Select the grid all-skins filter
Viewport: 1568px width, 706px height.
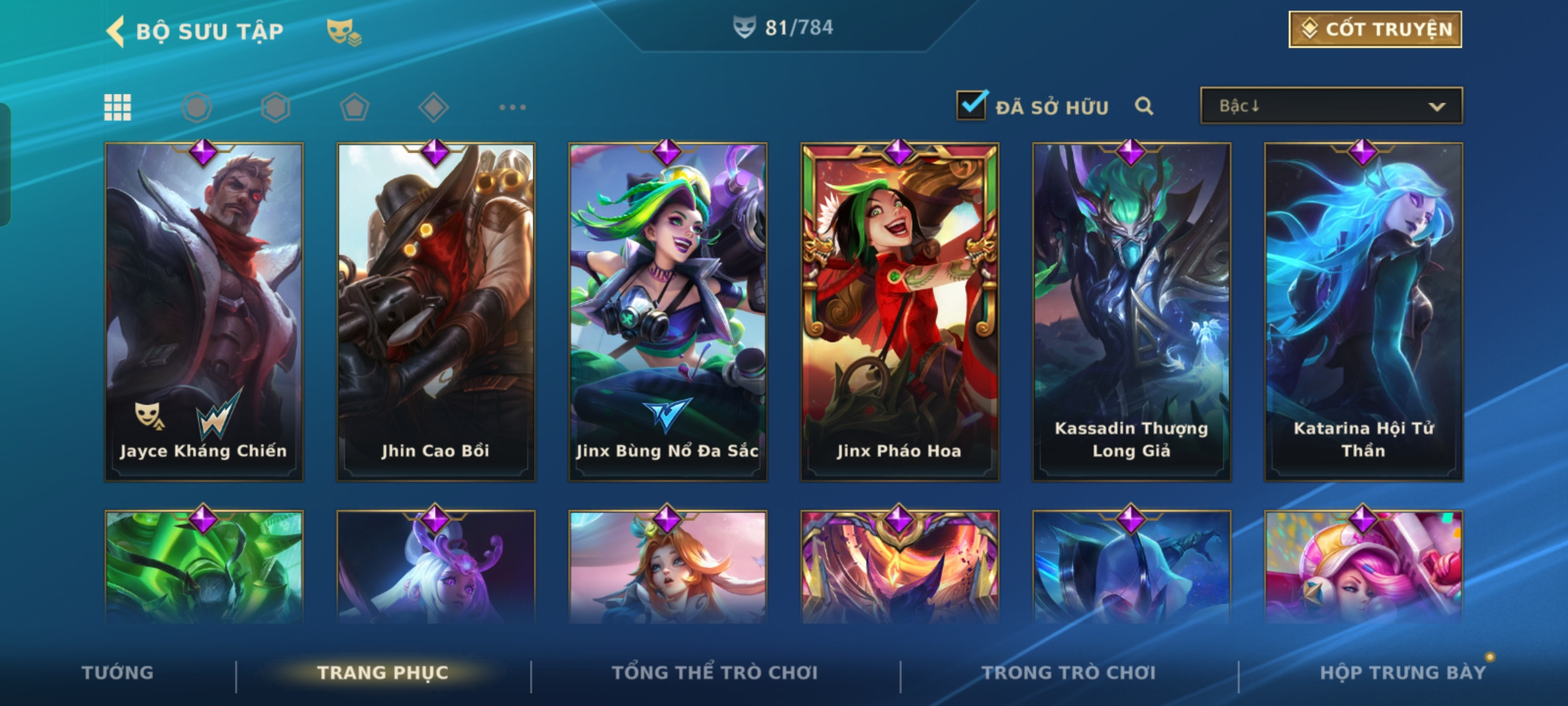(118, 107)
